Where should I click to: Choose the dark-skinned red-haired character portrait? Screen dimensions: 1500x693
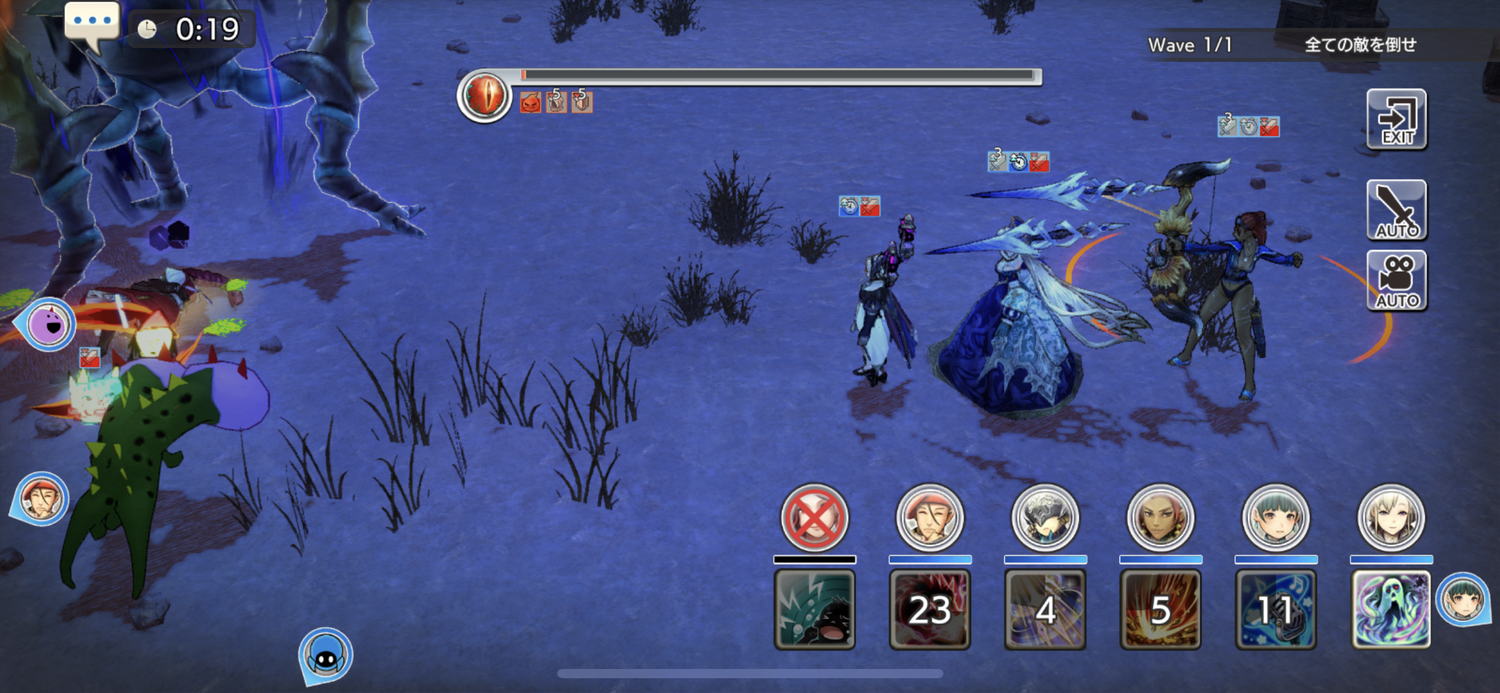(1160, 518)
